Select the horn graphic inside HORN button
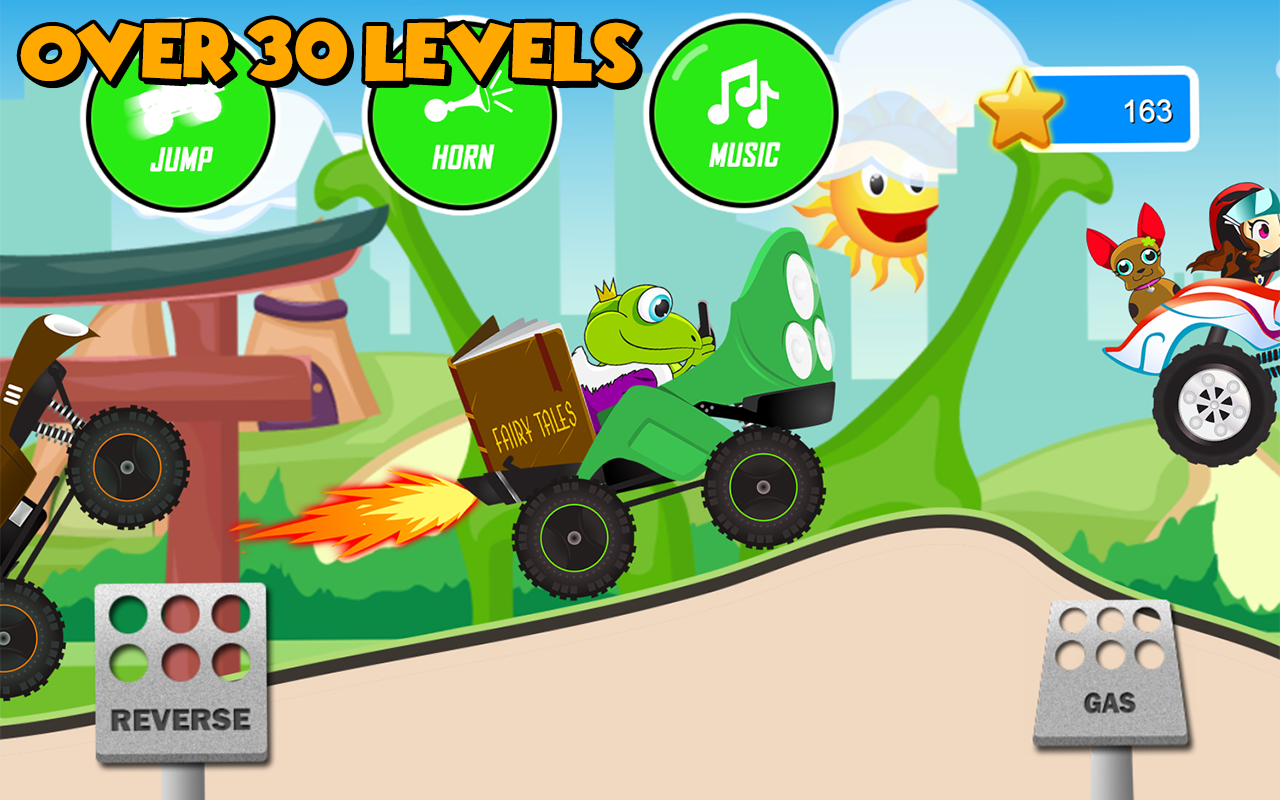Screen dimensions: 1280x800 [462, 105]
